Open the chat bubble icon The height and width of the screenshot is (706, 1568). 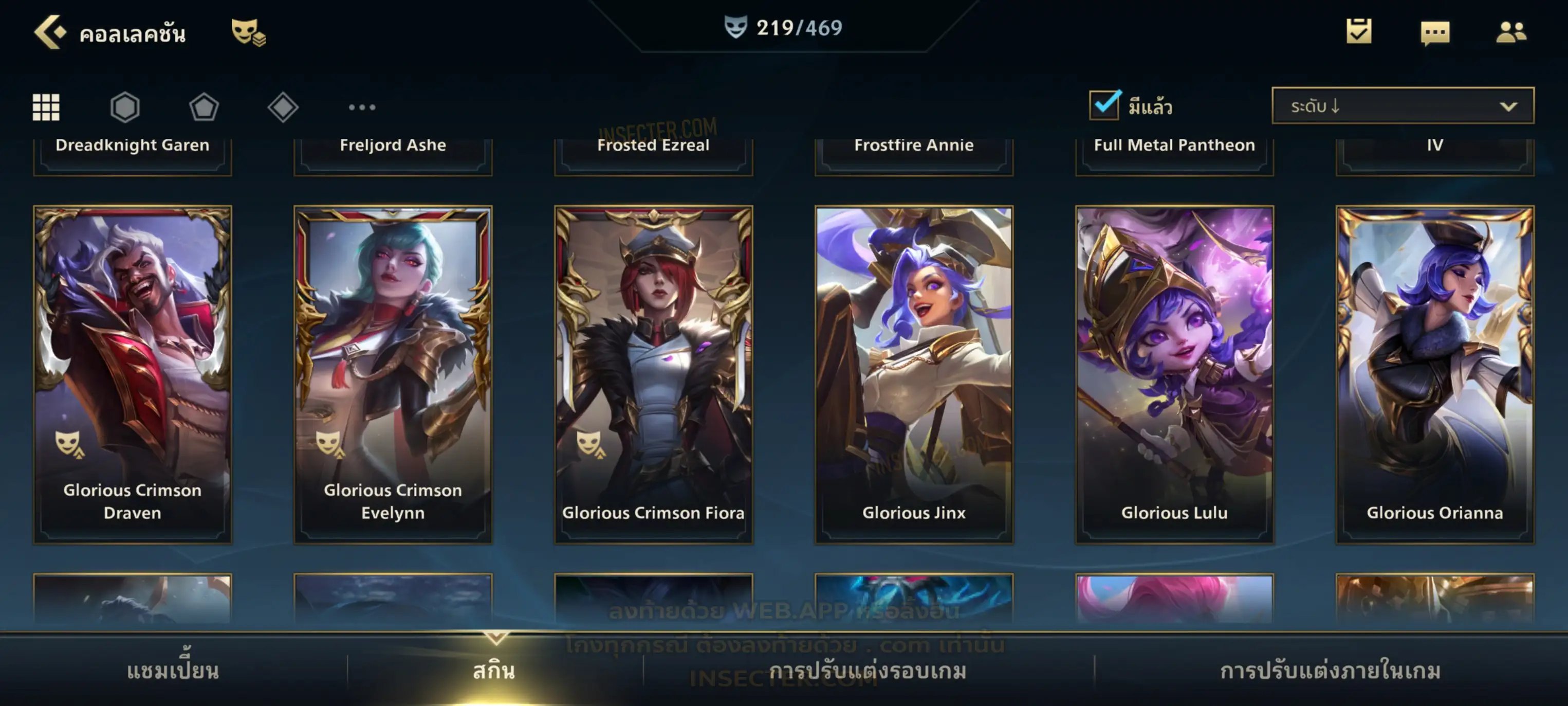tap(1435, 33)
